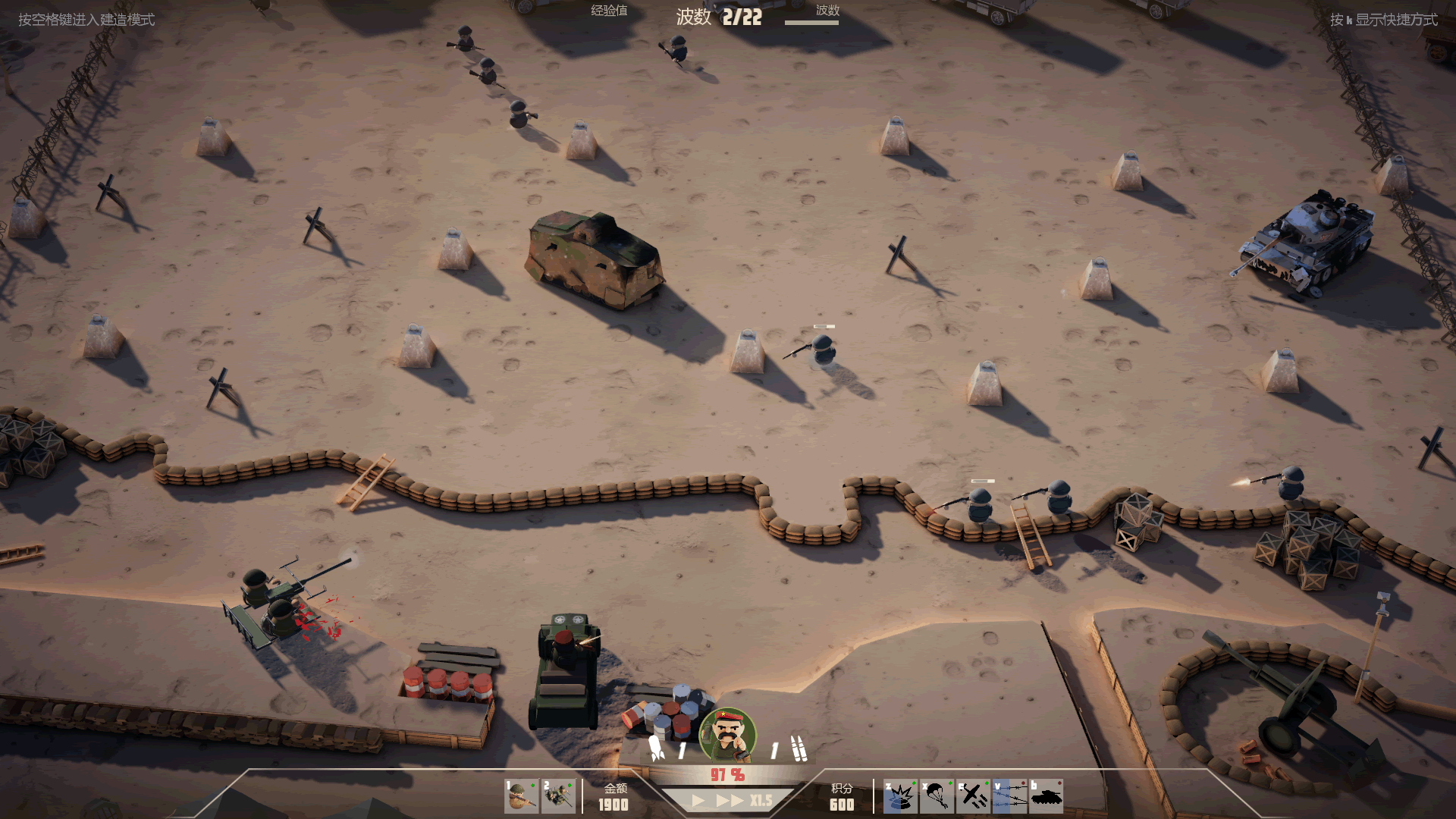Launch the bomber airstrike ability
Screen dimensions: 1456x819
[973, 796]
